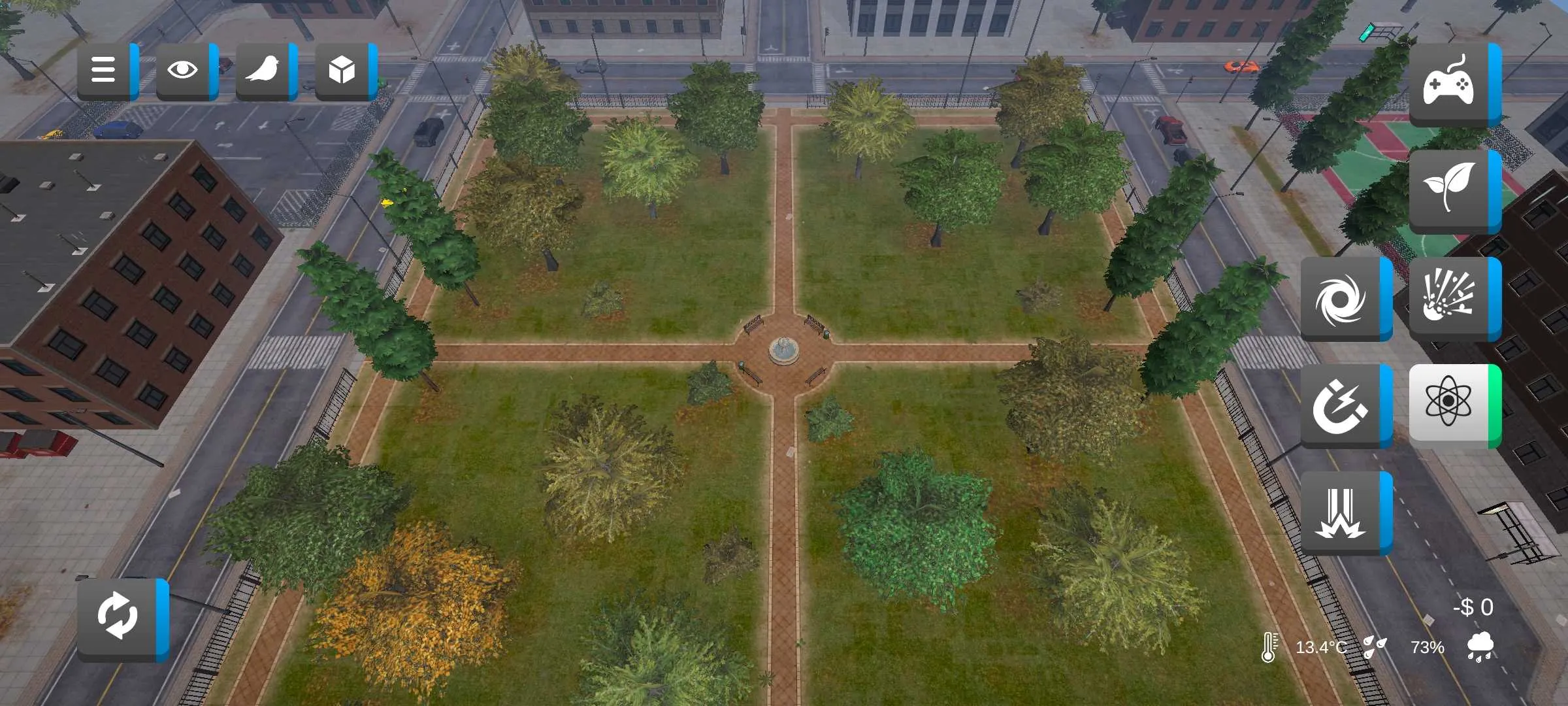Tap the gamepad controller button
Screen dimensions: 1568x706
click(x=1450, y=85)
